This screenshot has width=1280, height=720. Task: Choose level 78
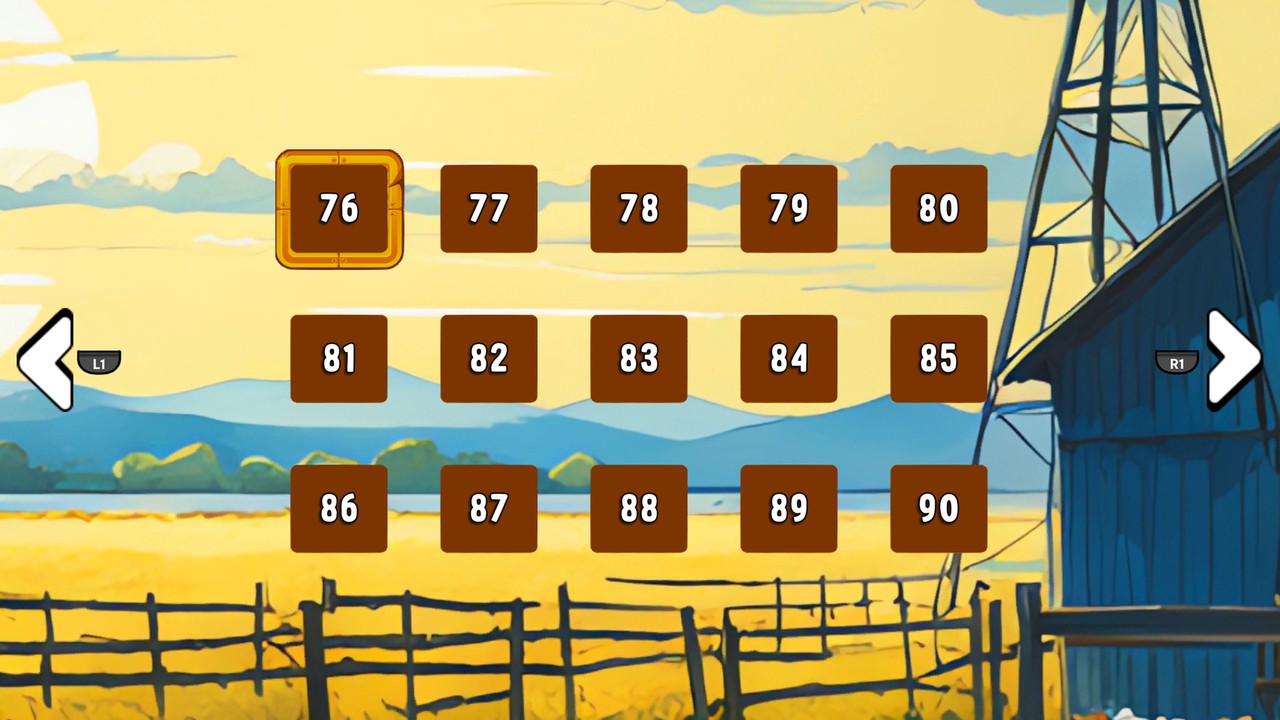point(639,209)
